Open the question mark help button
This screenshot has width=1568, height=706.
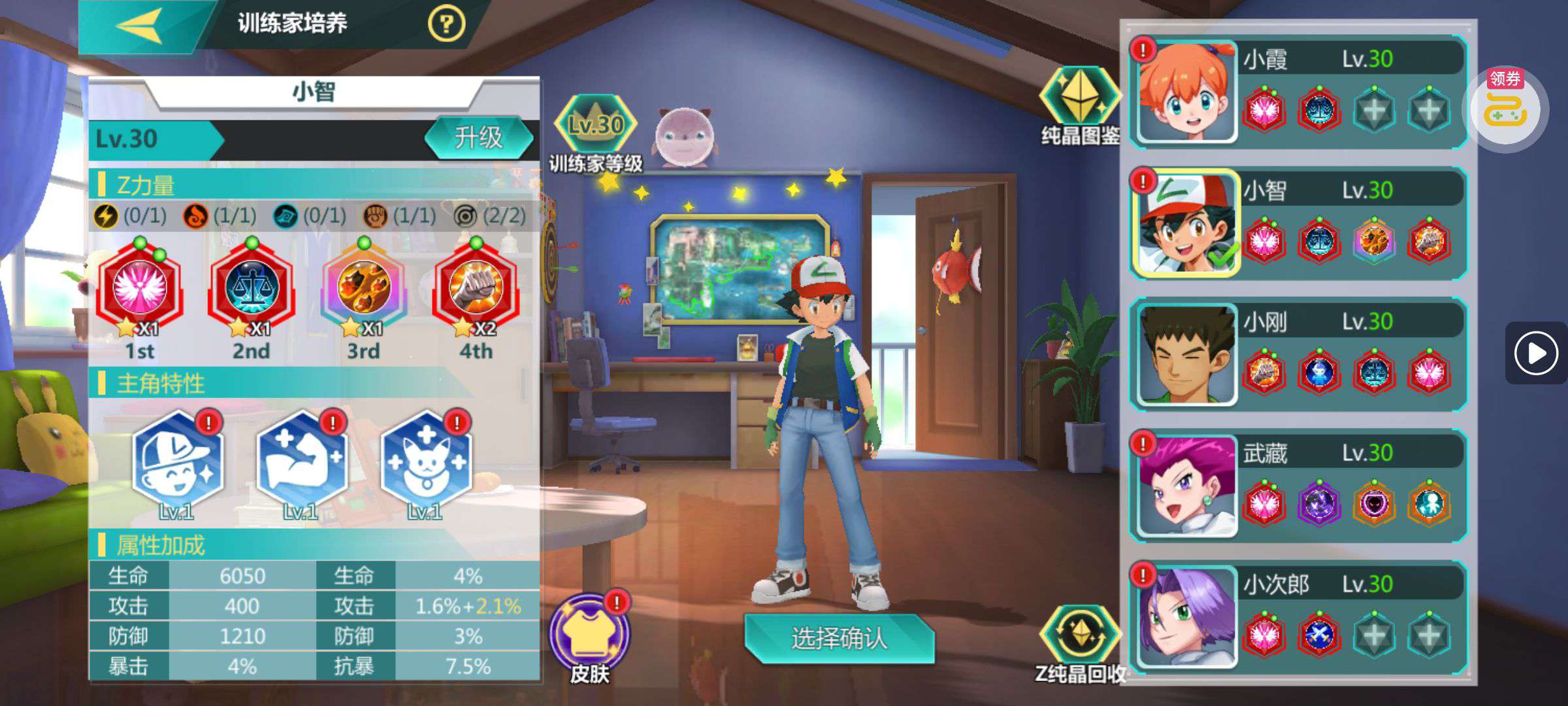click(x=446, y=25)
